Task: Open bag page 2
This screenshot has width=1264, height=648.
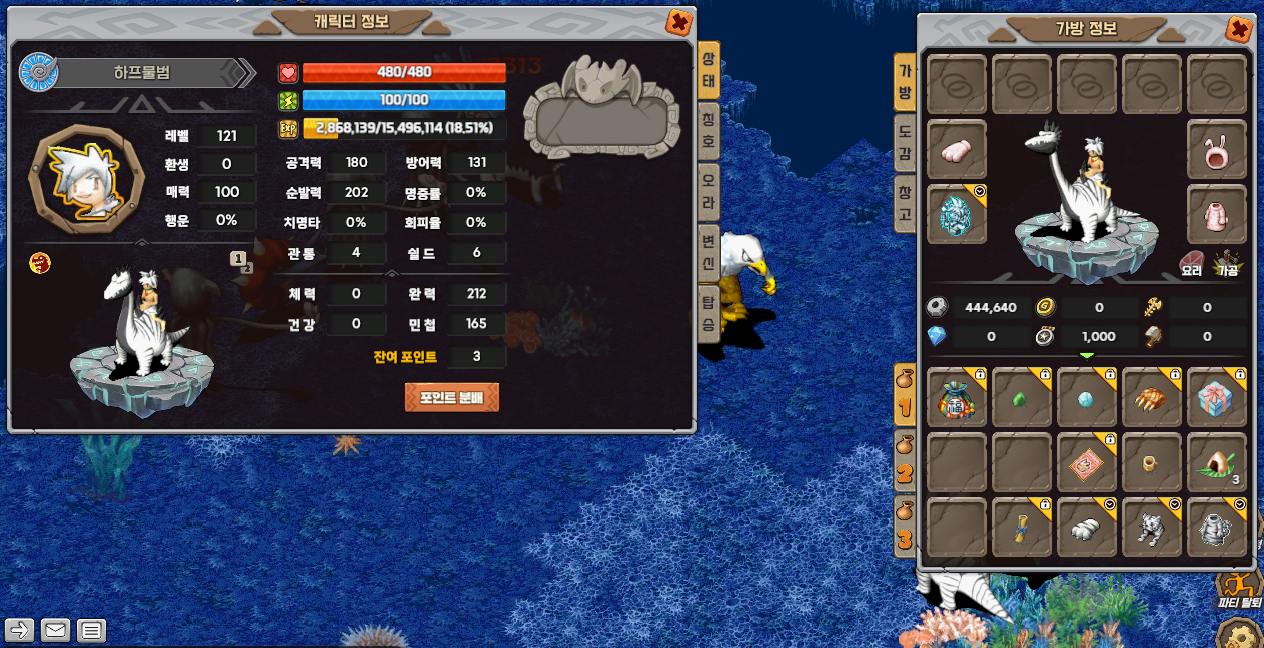Action: point(904,464)
